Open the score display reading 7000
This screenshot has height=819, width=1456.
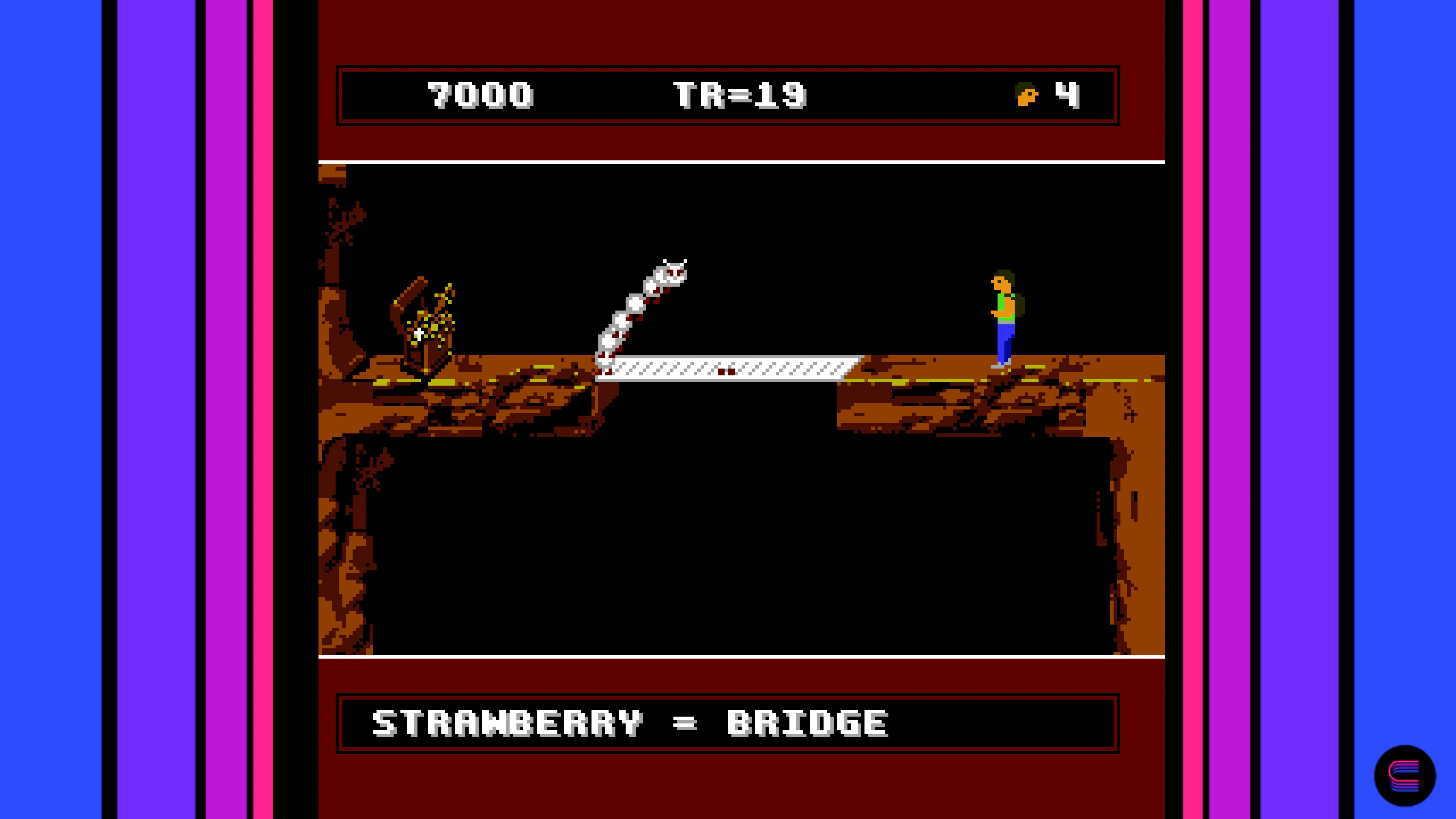point(482,95)
